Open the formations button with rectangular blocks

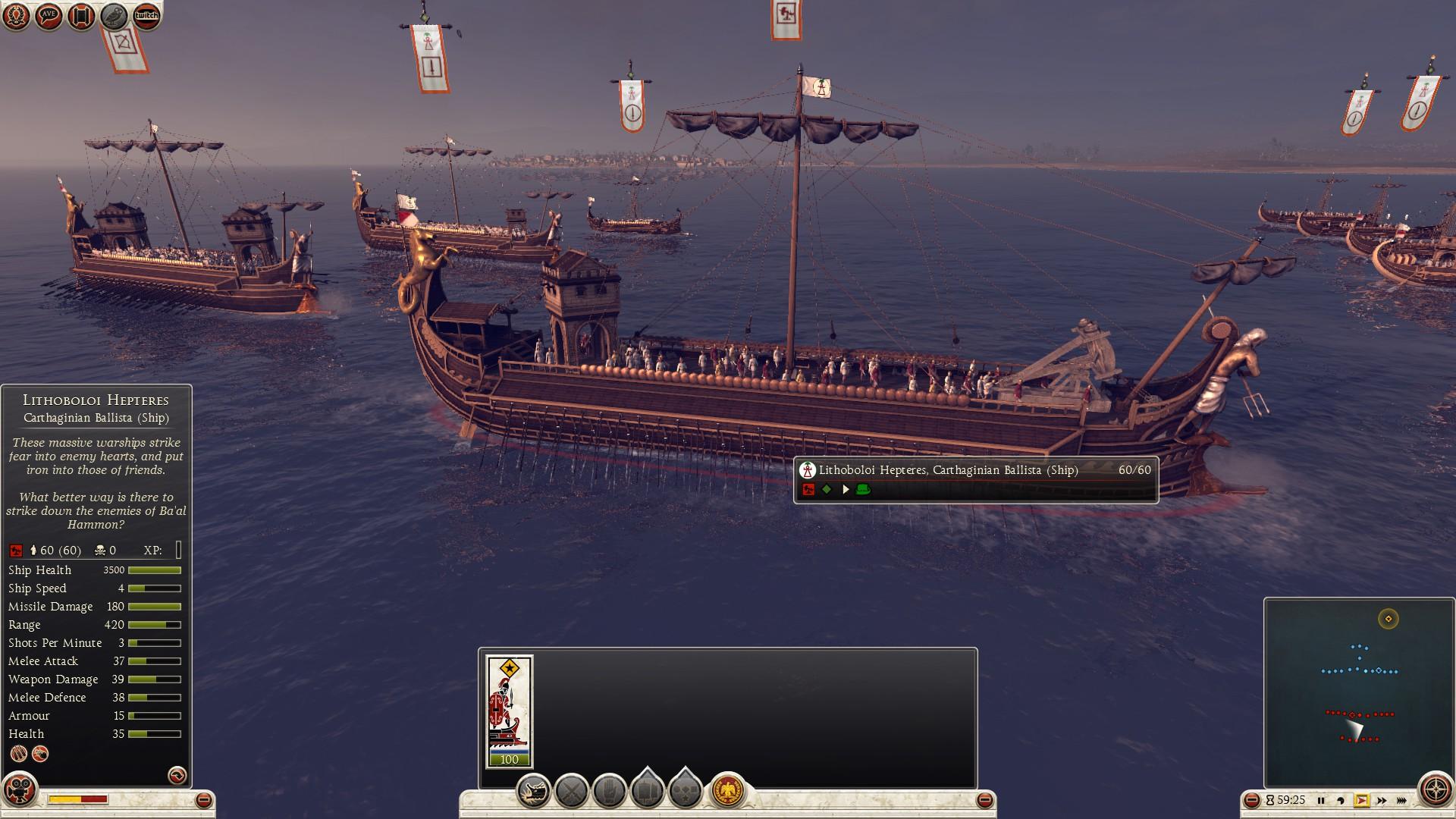[647, 790]
